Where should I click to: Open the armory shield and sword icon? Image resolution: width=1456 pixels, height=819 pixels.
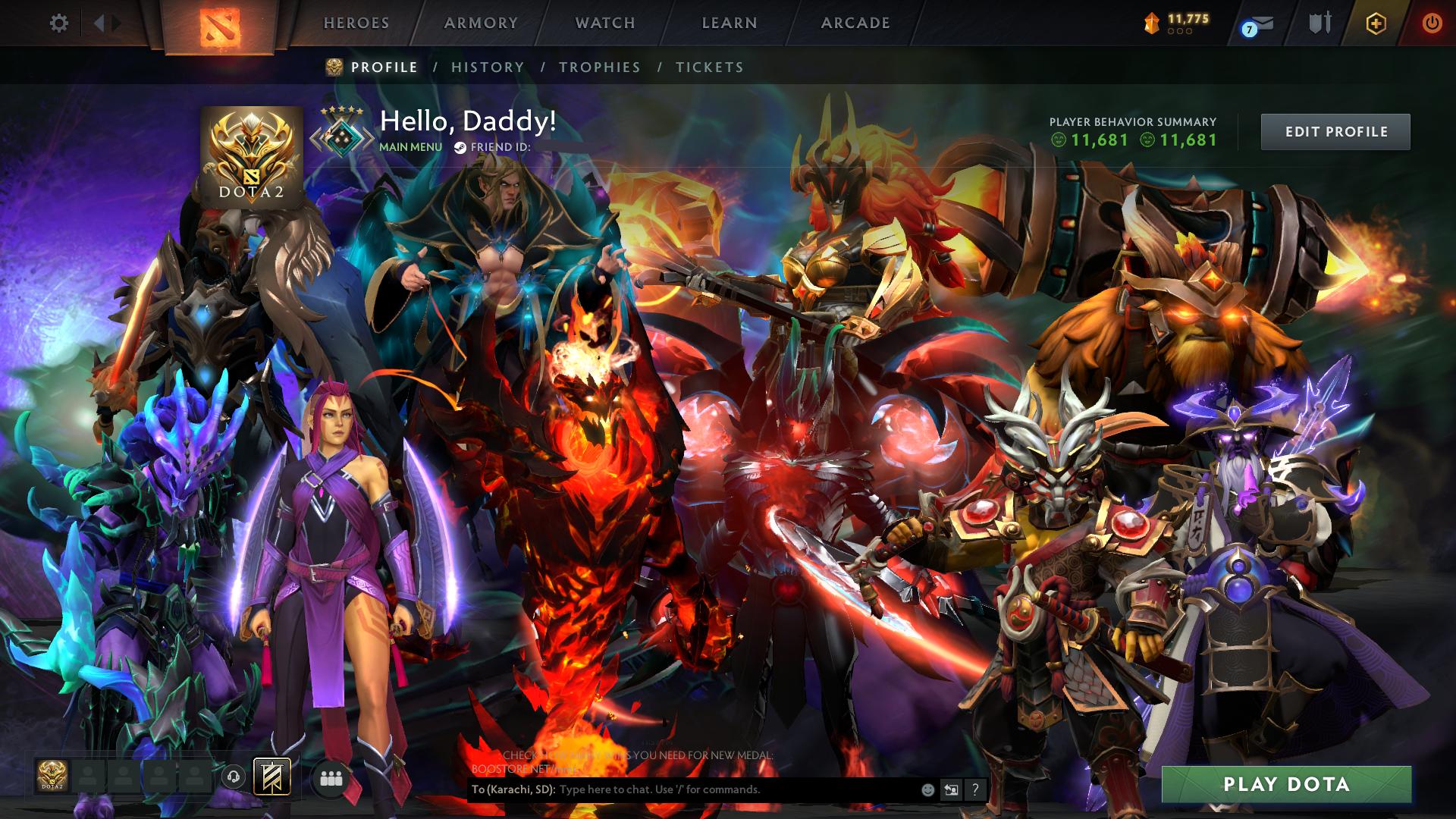(1319, 23)
